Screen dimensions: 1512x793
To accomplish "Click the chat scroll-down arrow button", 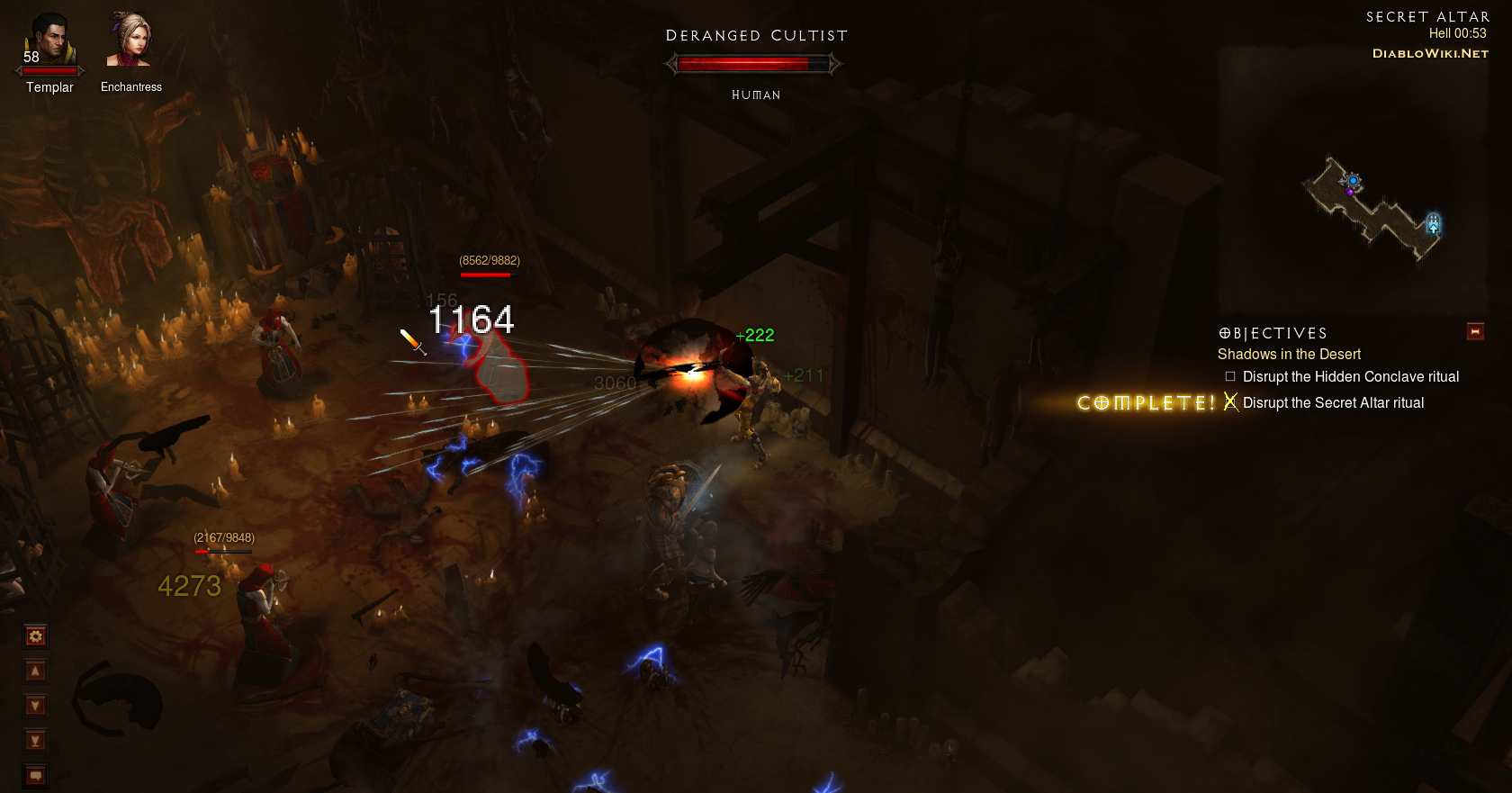I will point(35,706).
